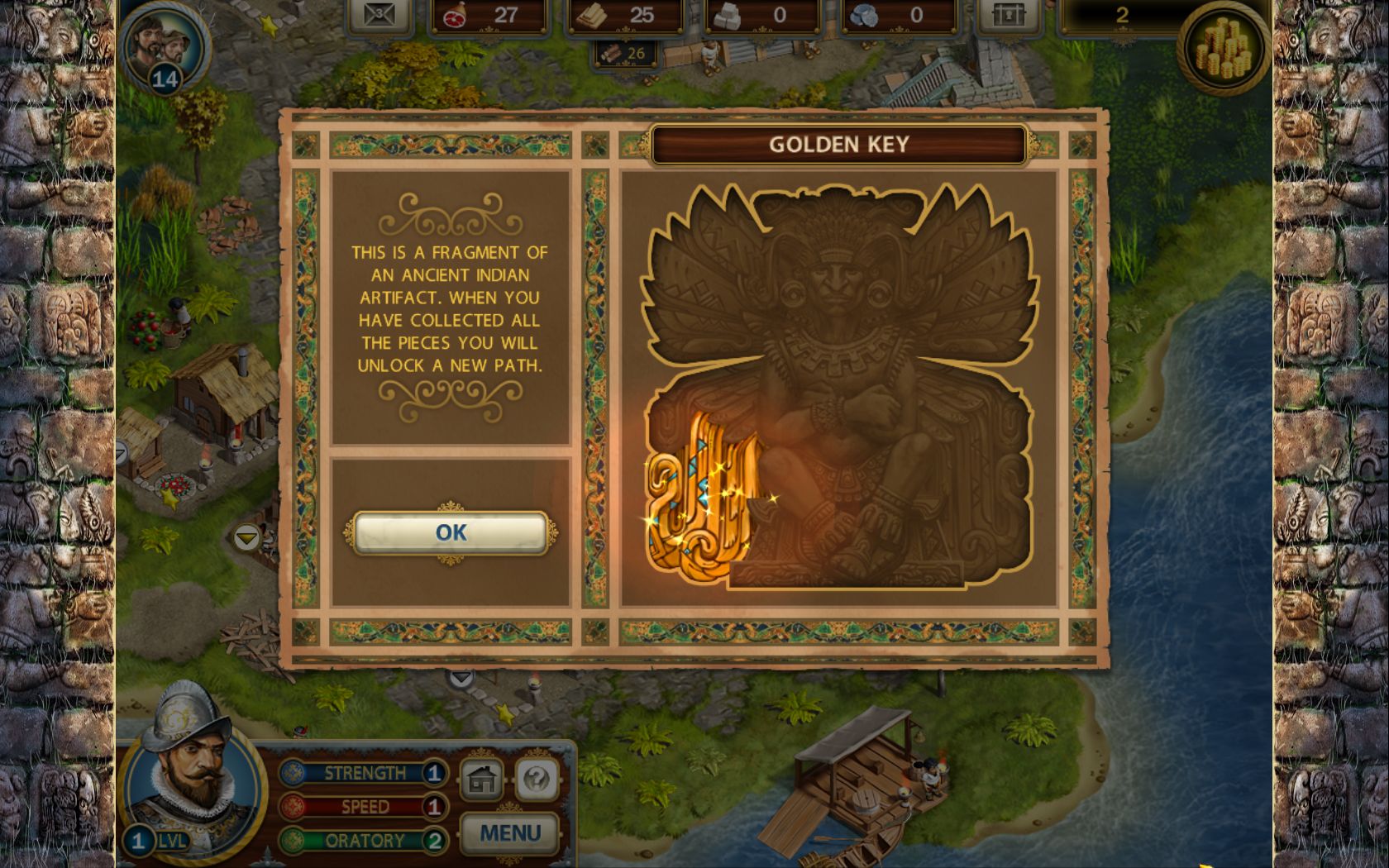Select the Speed skill bar
The height and width of the screenshot is (868, 1389).
tap(362, 807)
